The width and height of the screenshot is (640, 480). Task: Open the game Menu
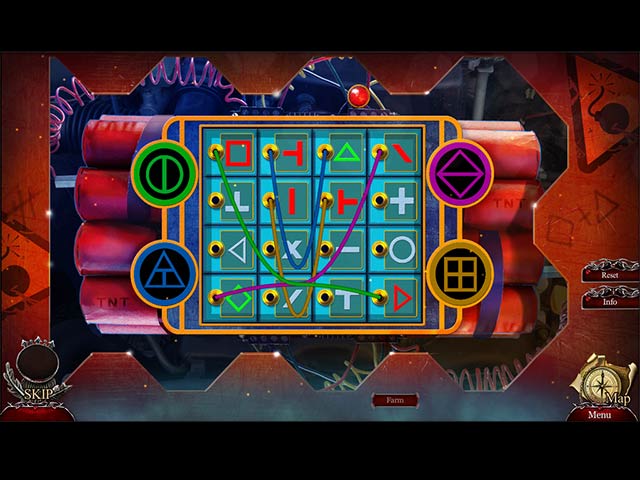pyautogui.click(x=599, y=414)
